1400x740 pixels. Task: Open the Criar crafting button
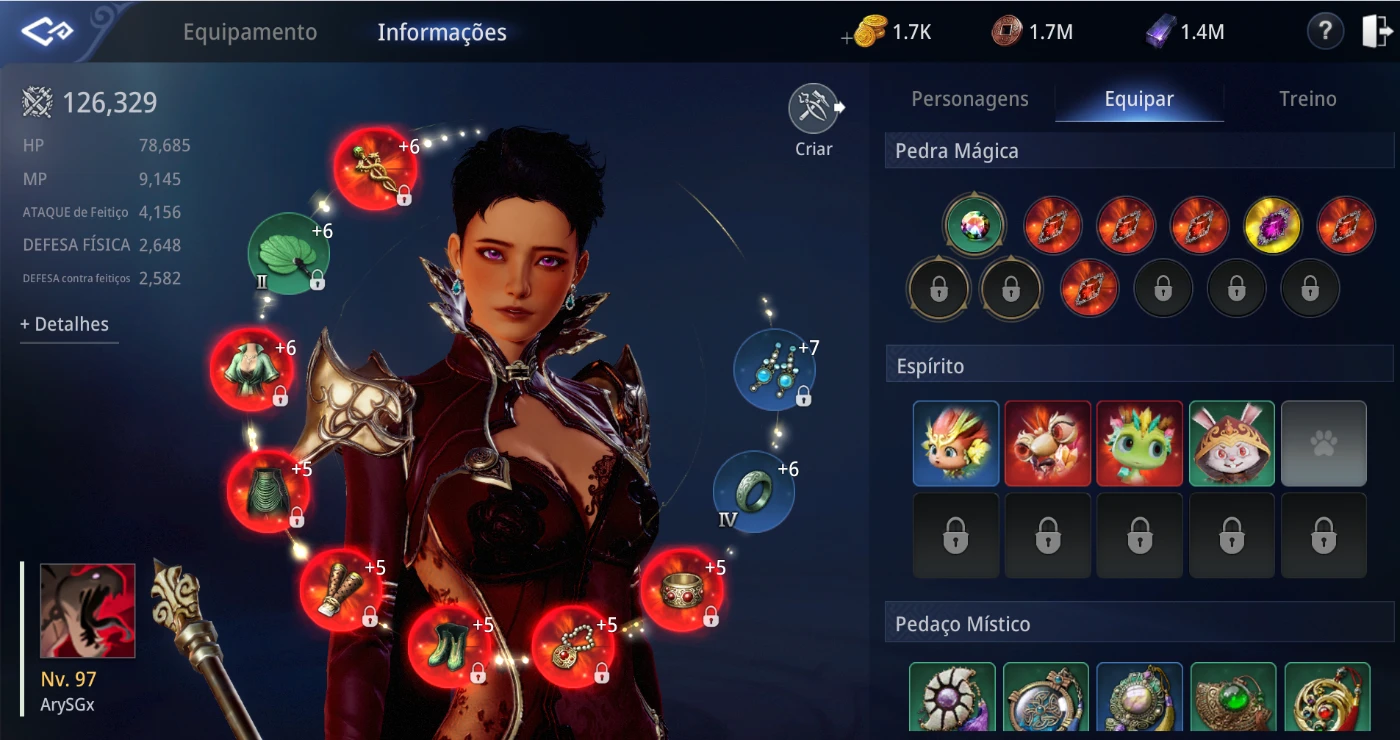[x=813, y=110]
